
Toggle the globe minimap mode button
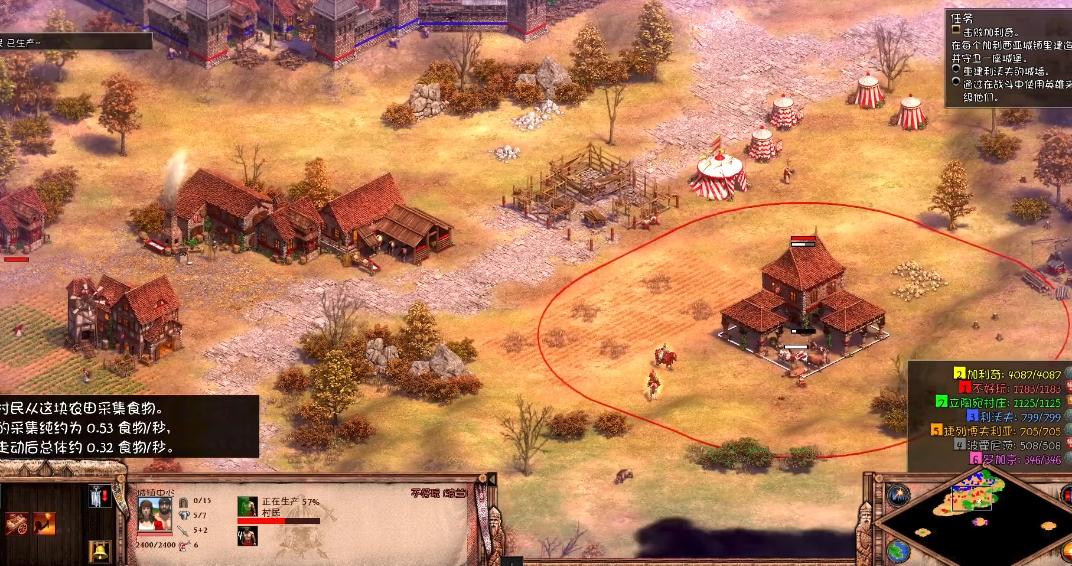click(x=897, y=551)
